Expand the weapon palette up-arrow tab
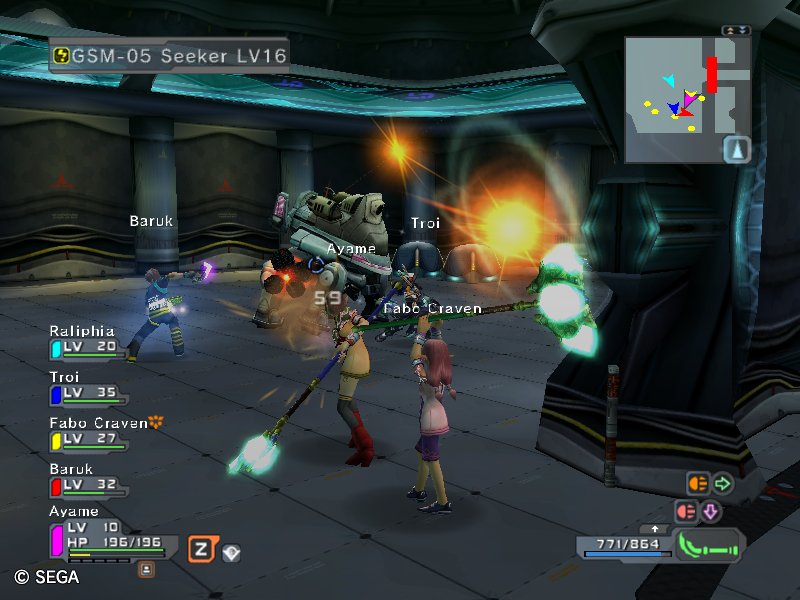 click(655, 528)
